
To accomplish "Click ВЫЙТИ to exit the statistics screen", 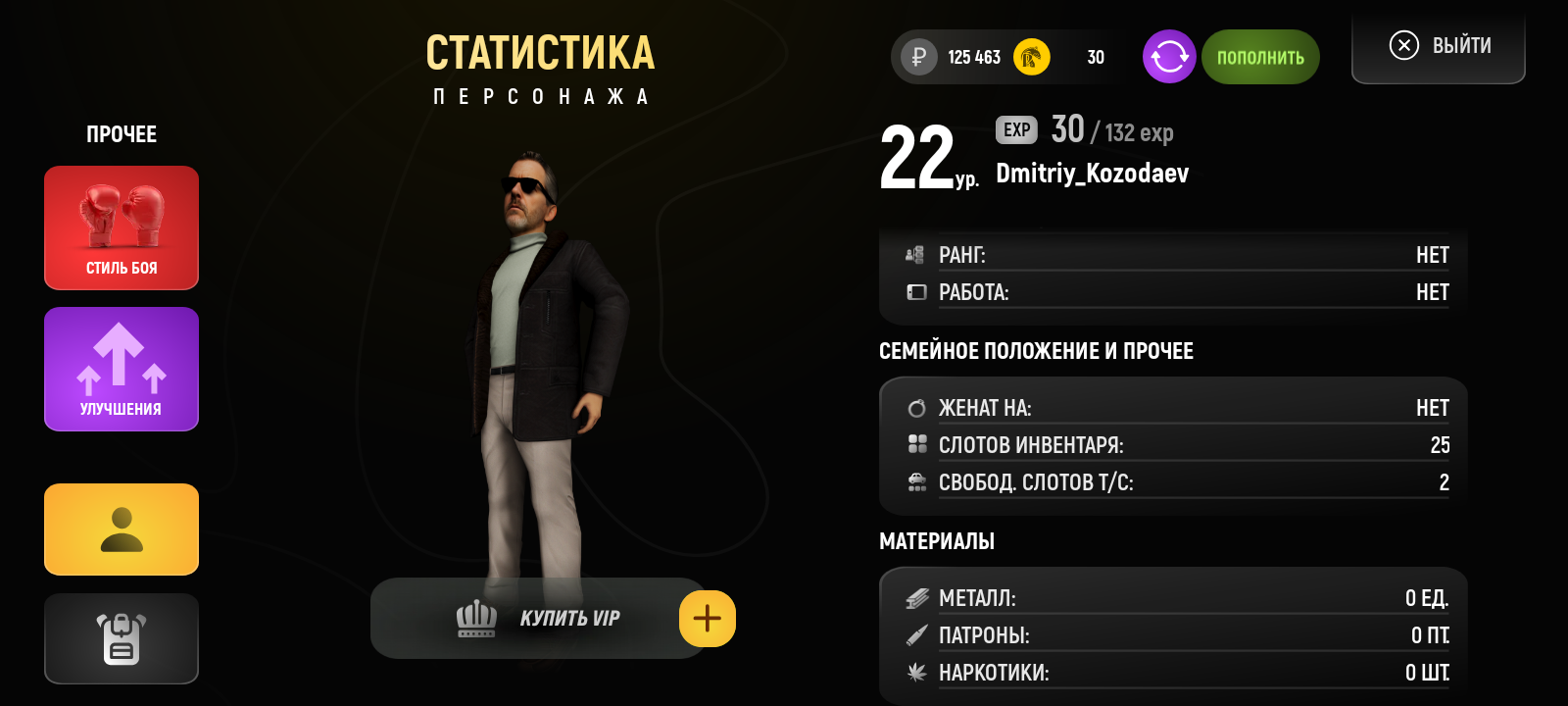I will (1437, 44).
